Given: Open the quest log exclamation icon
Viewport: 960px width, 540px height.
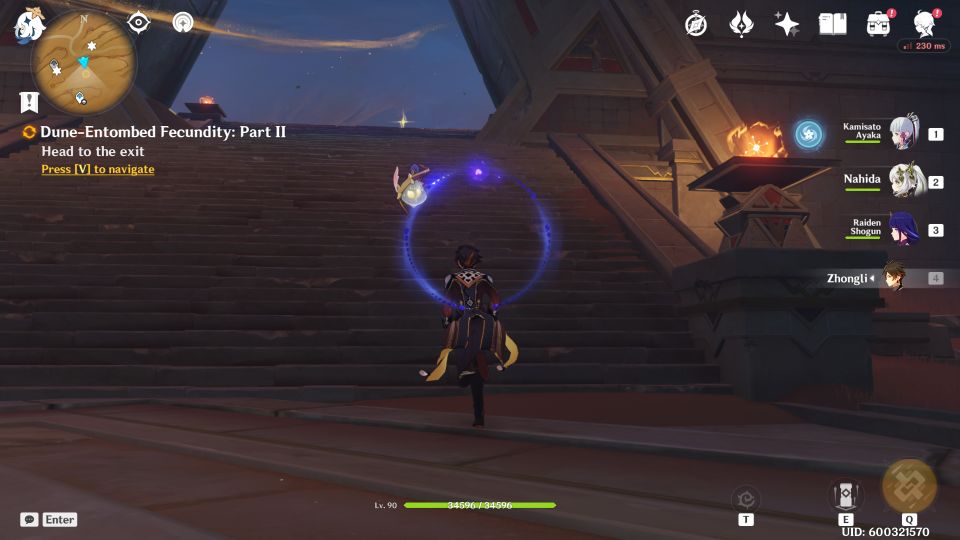Looking at the screenshot, I should click(28, 101).
